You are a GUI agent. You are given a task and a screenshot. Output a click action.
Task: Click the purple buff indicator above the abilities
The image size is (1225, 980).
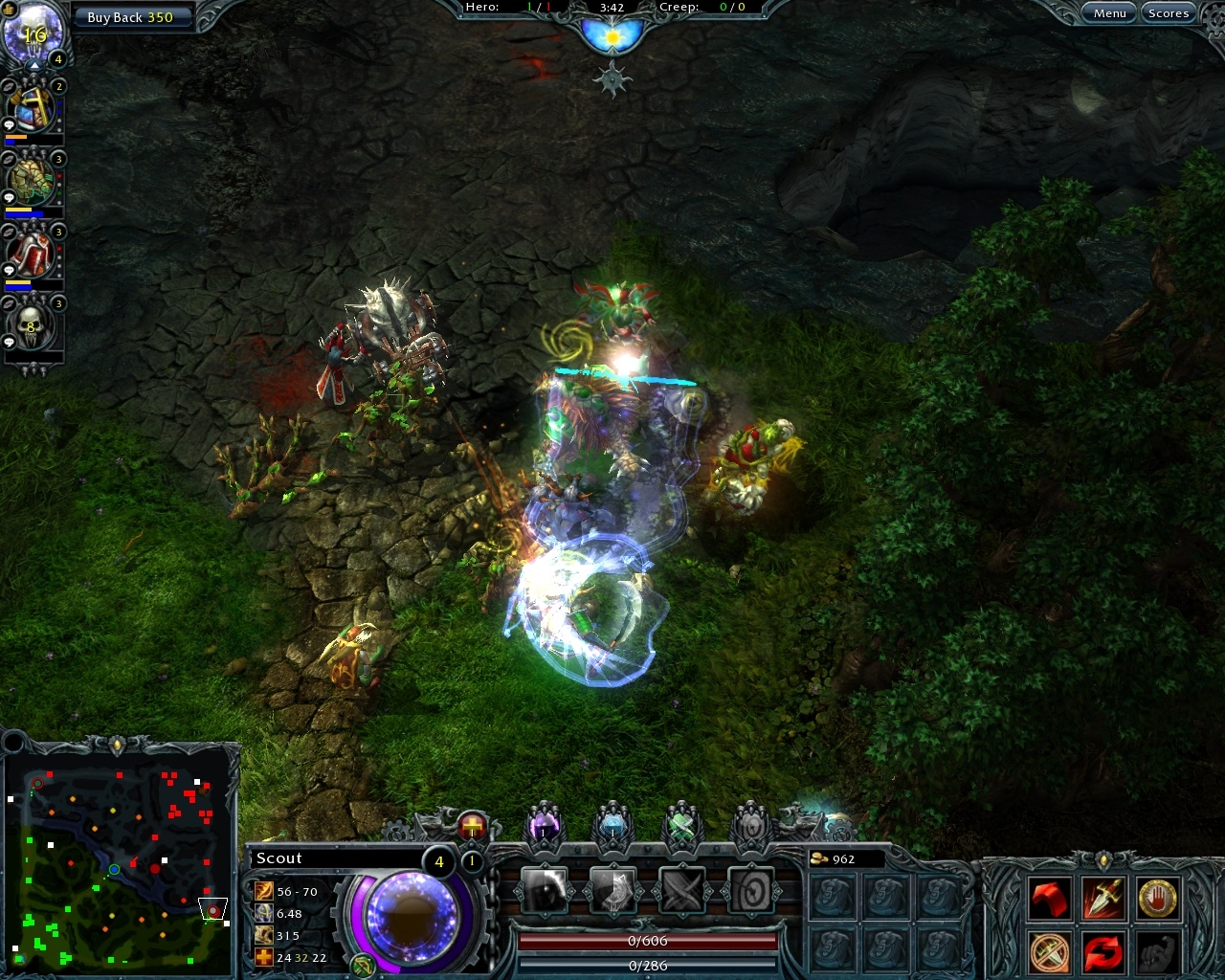tap(543, 827)
